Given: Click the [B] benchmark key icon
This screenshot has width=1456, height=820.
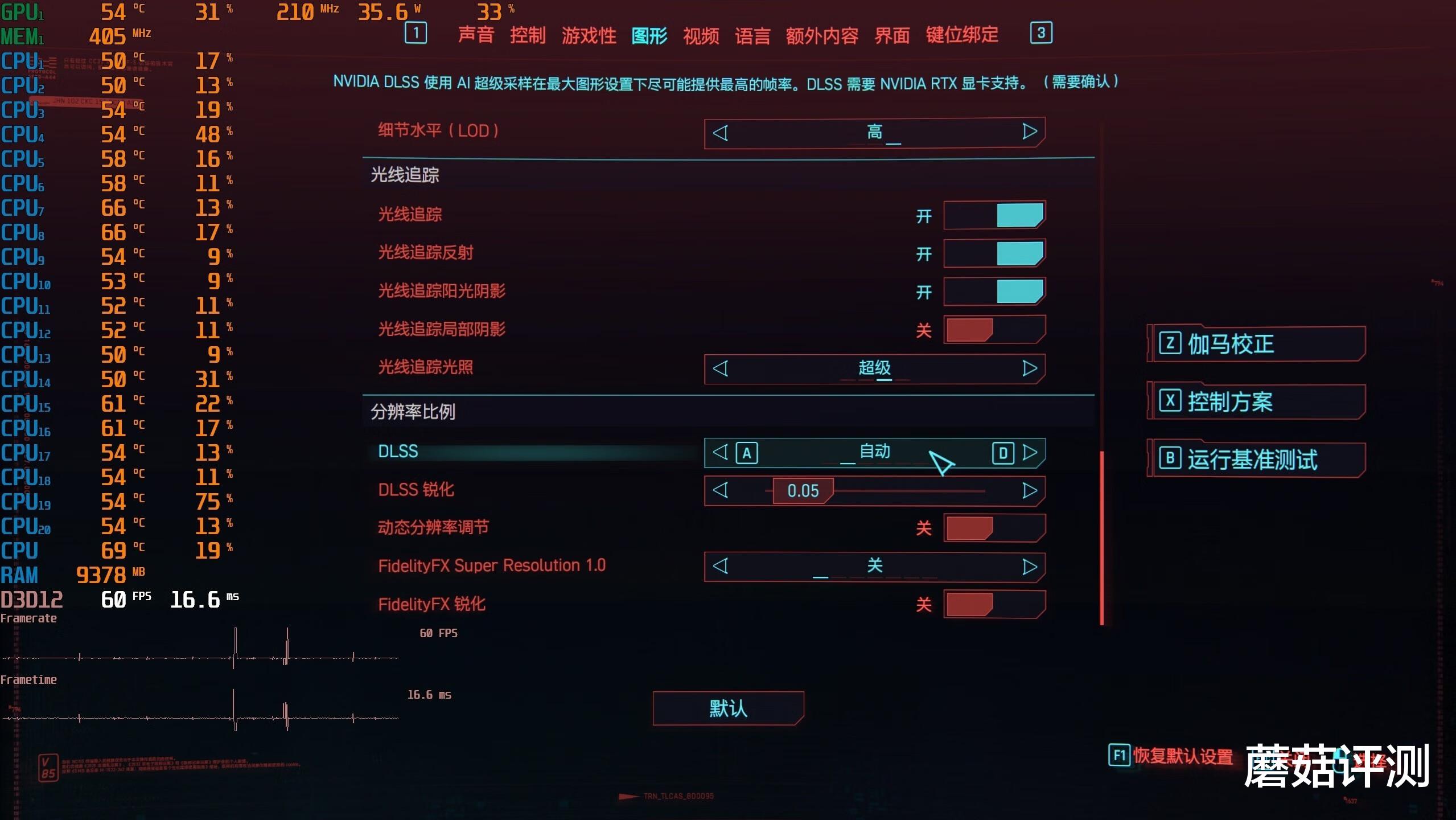Looking at the screenshot, I should (x=1171, y=459).
